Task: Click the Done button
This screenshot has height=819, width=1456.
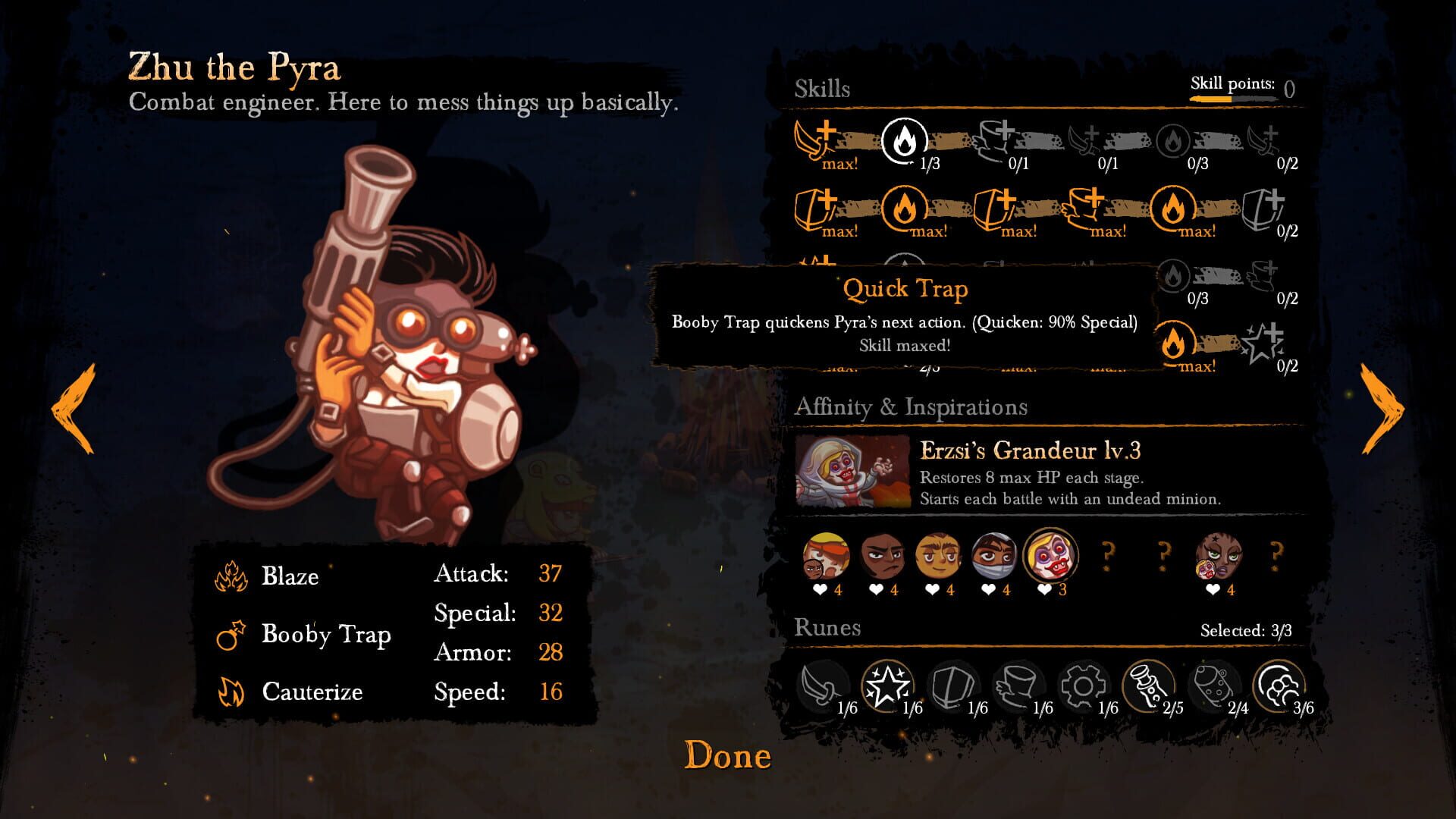Action: tap(726, 754)
